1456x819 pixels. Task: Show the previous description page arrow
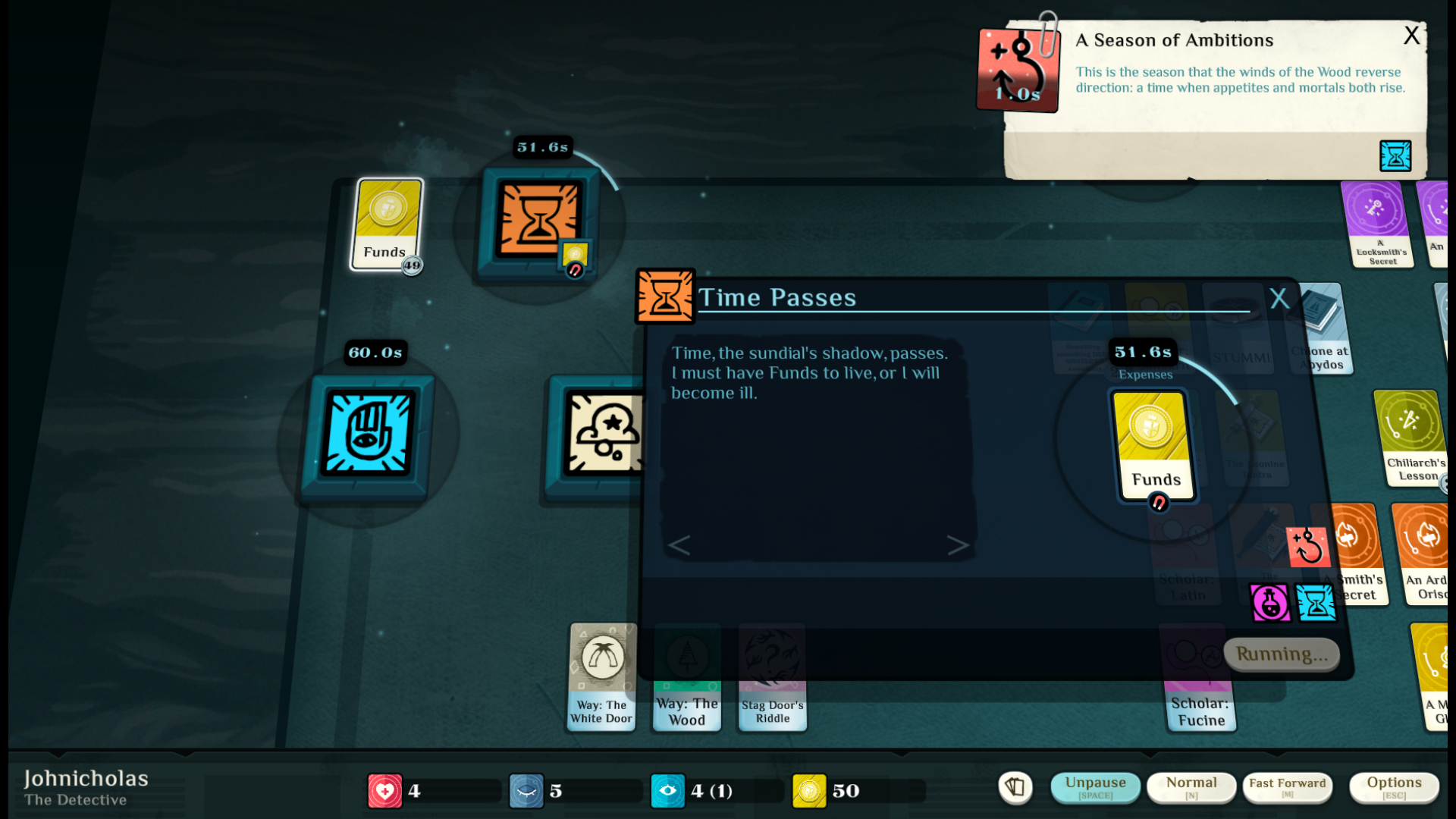[679, 544]
